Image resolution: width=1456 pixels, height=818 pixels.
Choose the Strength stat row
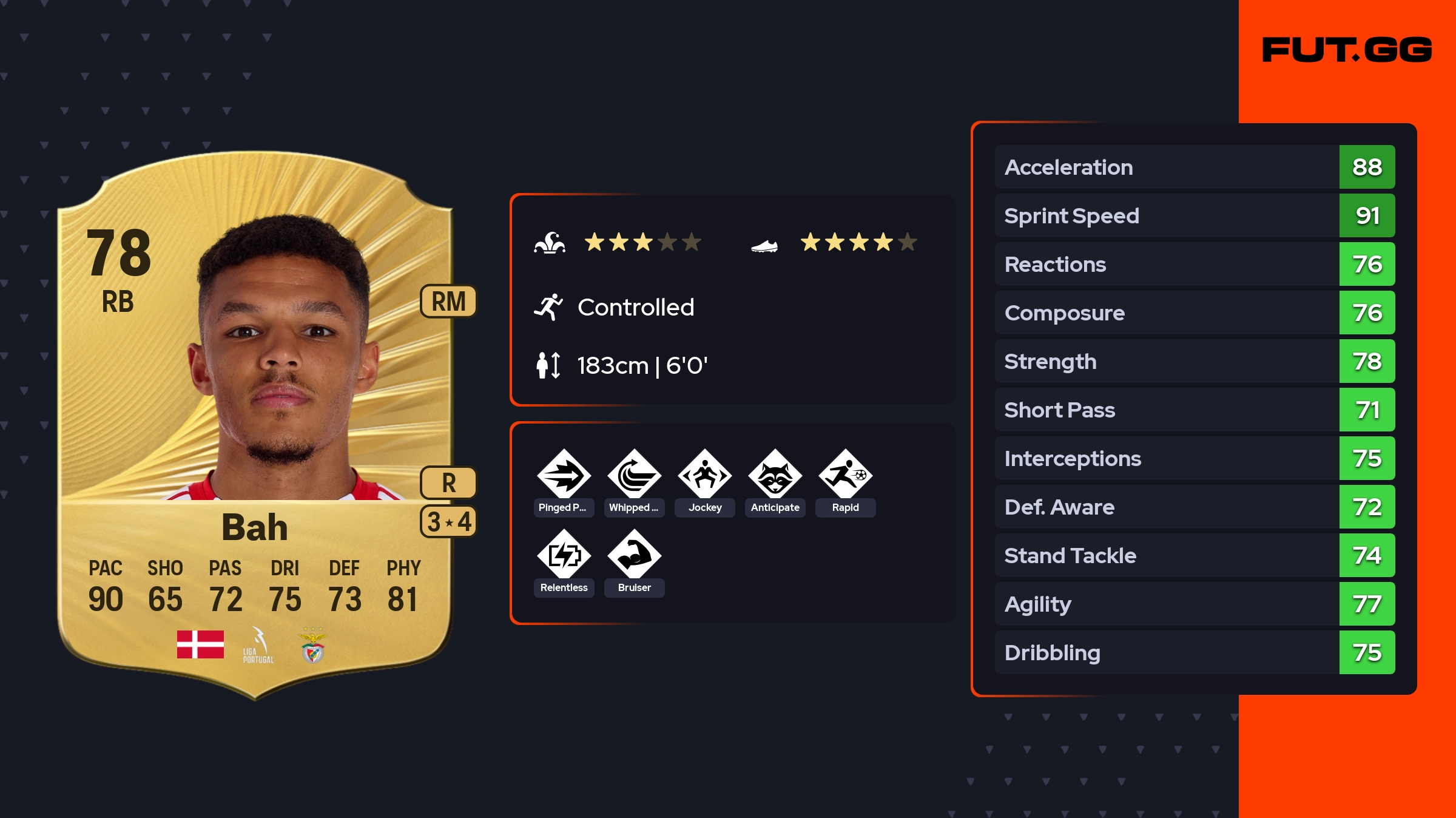[1195, 361]
